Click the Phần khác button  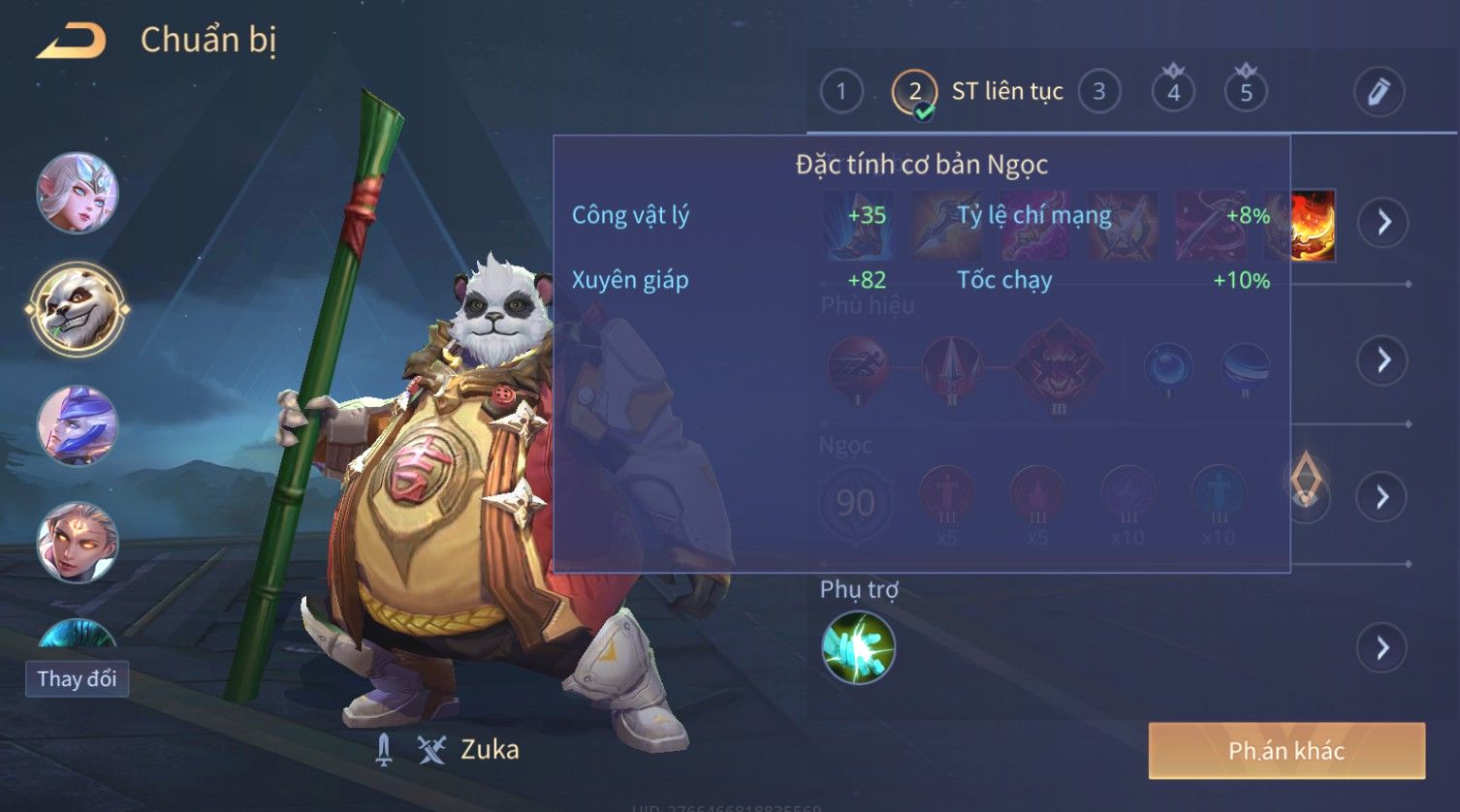[x=1286, y=751]
